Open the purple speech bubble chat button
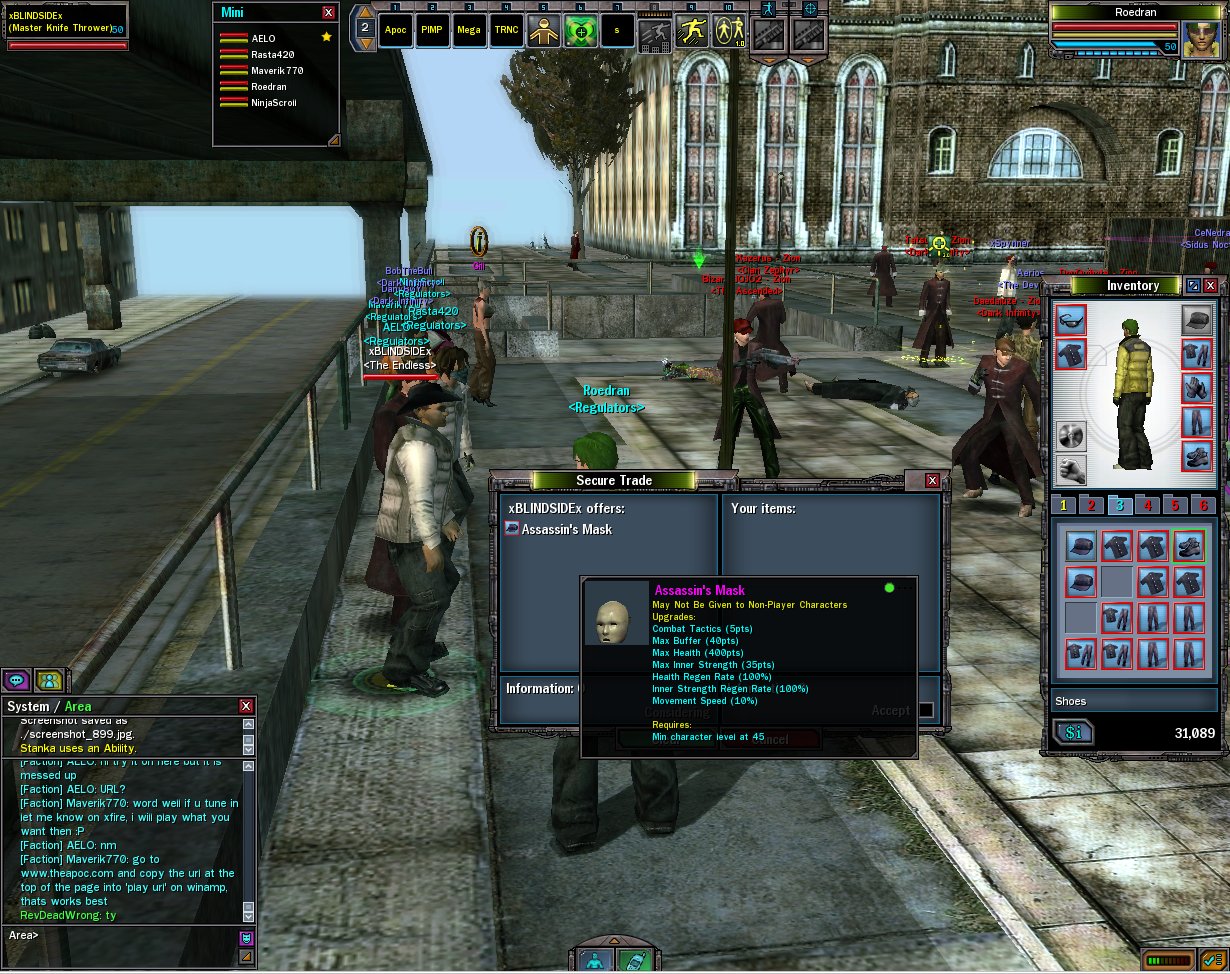 click(x=17, y=680)
